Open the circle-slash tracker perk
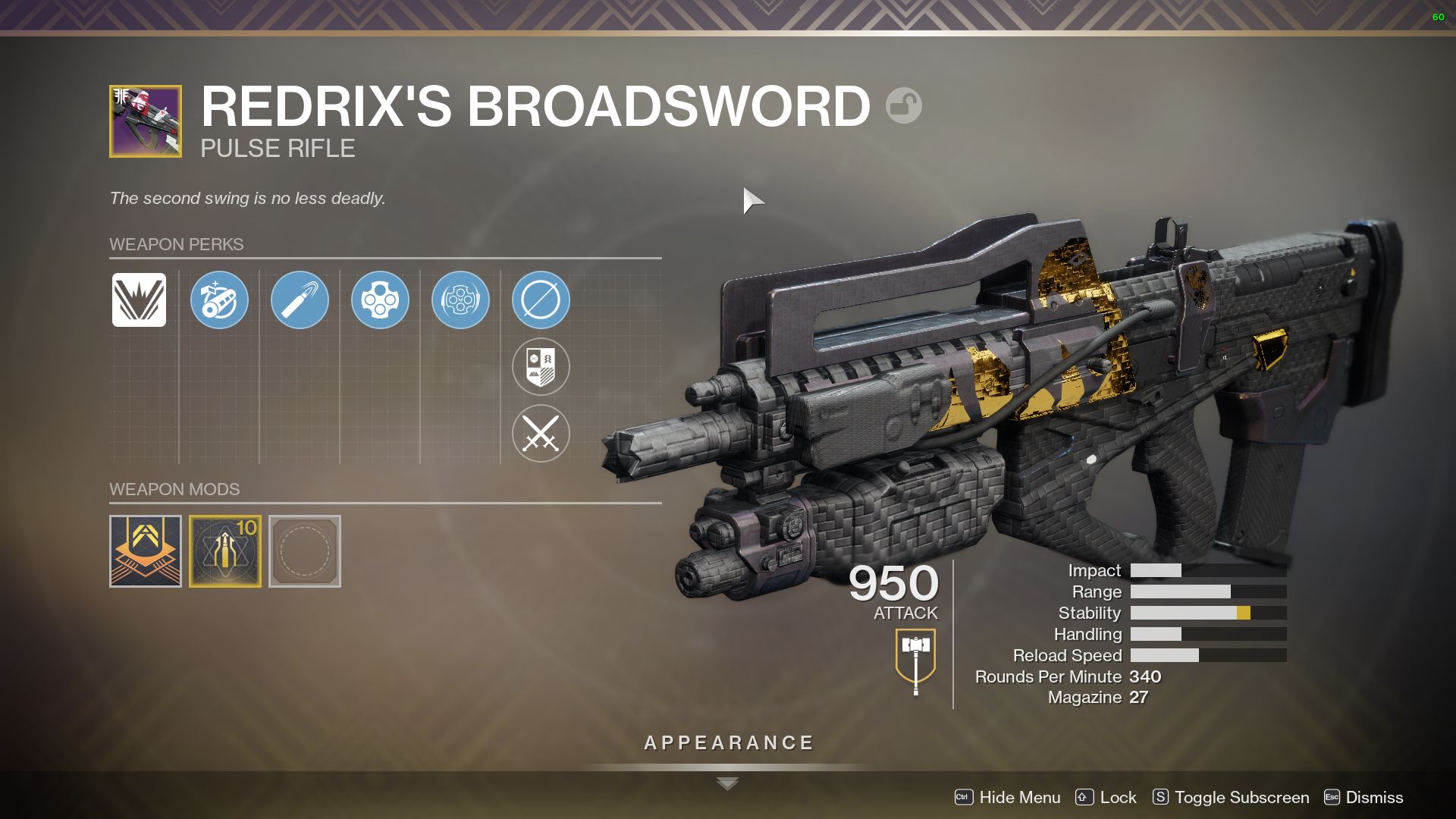This screenshot has height=819, width=1456. pos(541,300)
